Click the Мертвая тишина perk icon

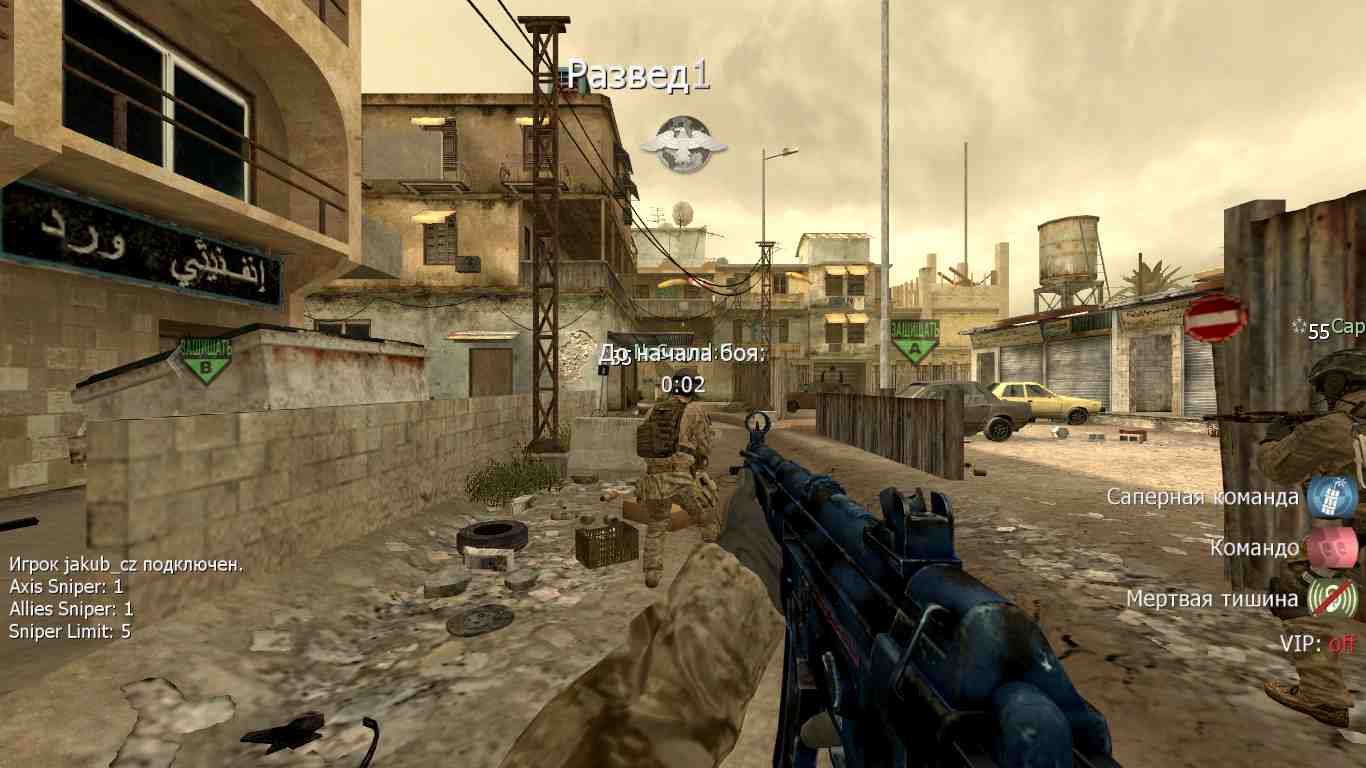tap(1332, 598)
